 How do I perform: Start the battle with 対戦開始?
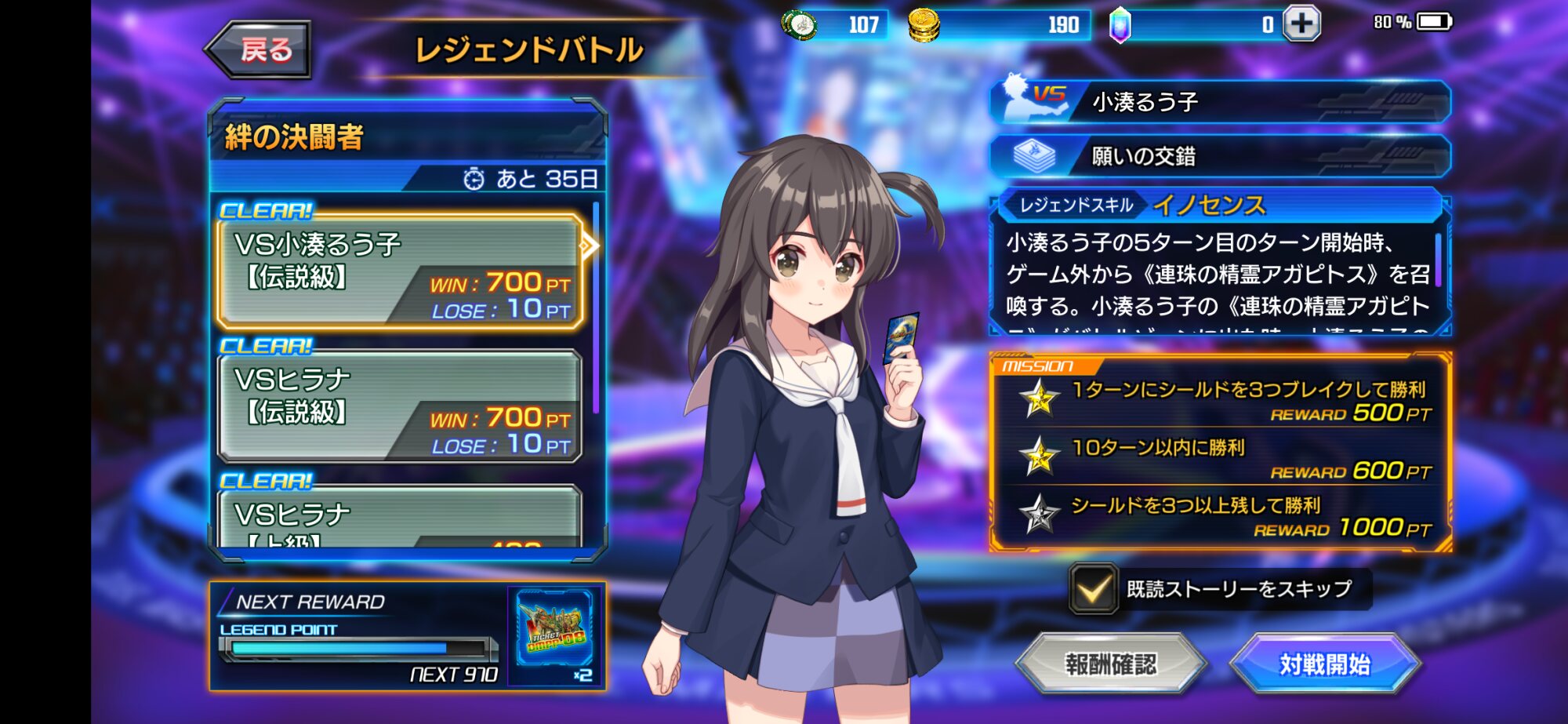(x=1324, y=664)
